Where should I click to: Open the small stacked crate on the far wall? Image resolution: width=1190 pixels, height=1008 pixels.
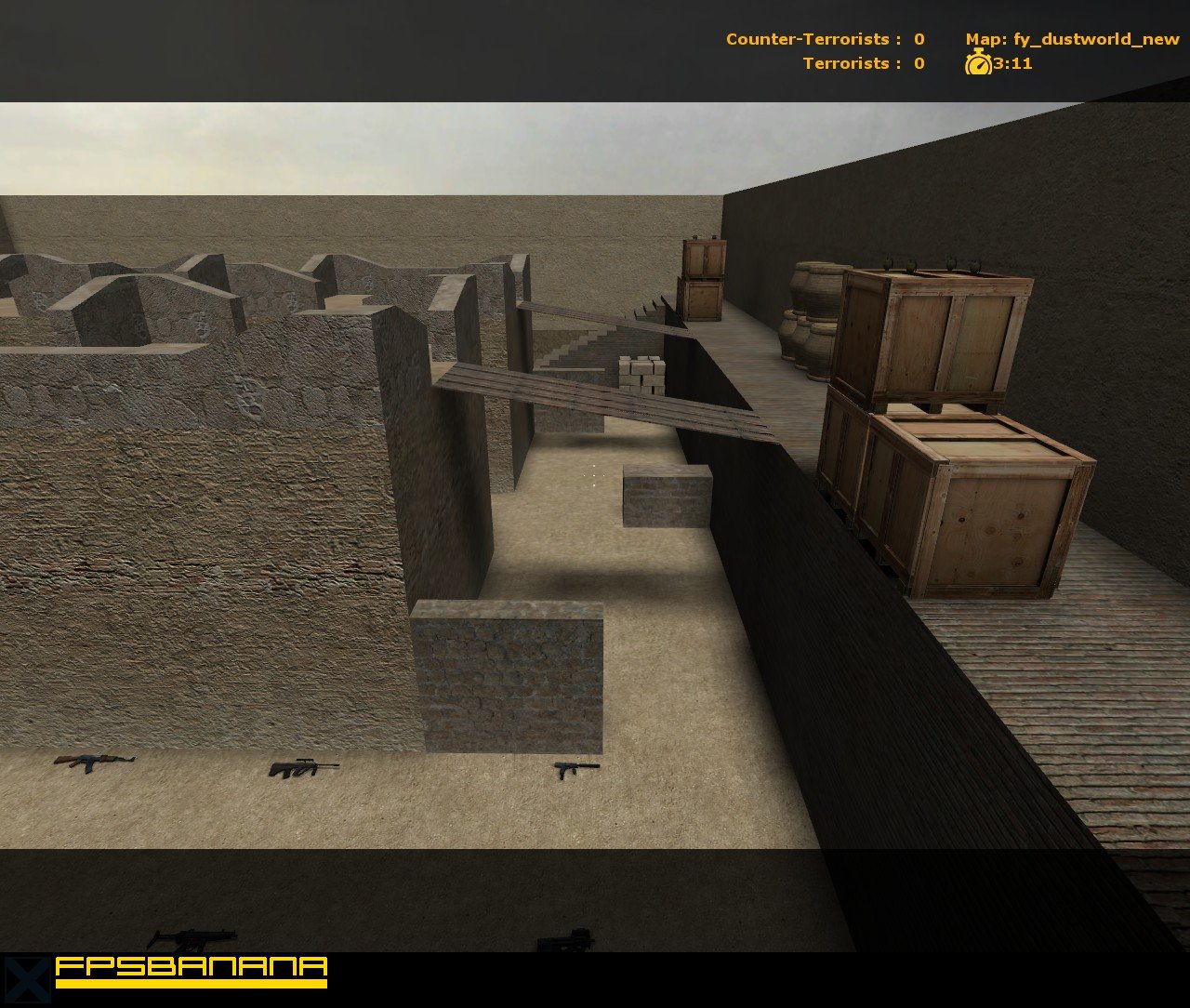pos(704,279)
